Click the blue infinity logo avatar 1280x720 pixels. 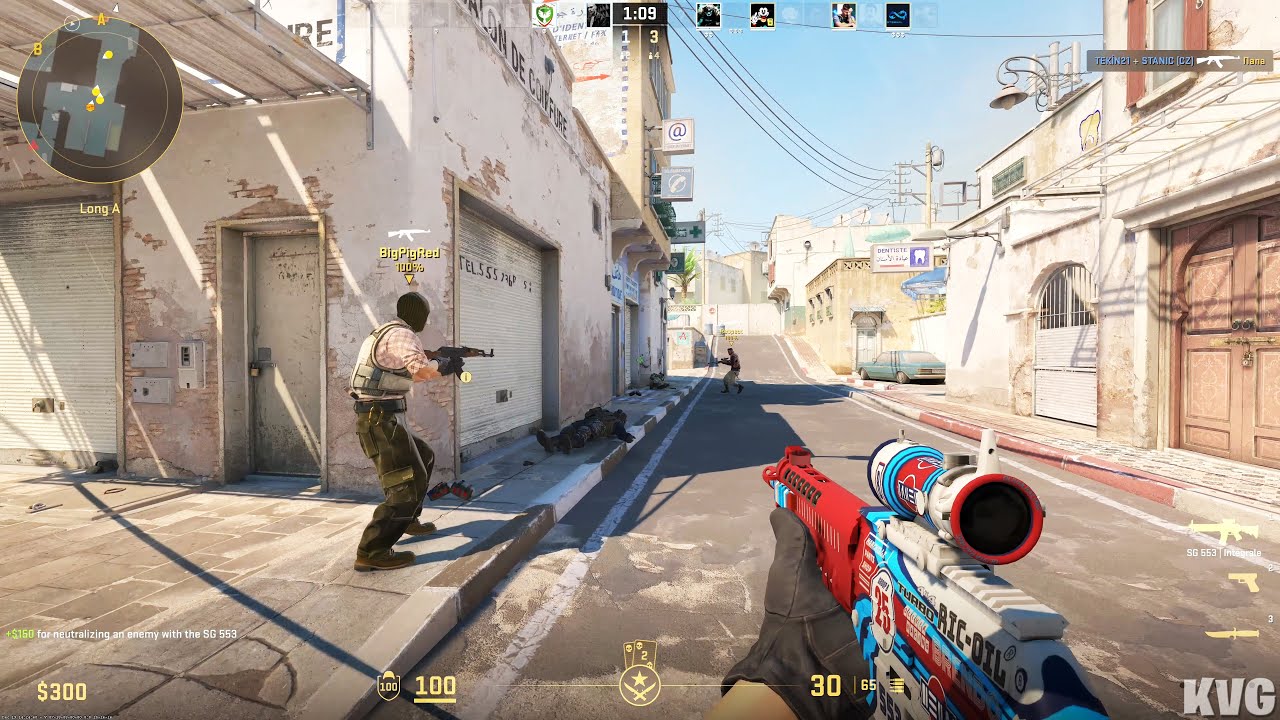(x=897, y=15)
